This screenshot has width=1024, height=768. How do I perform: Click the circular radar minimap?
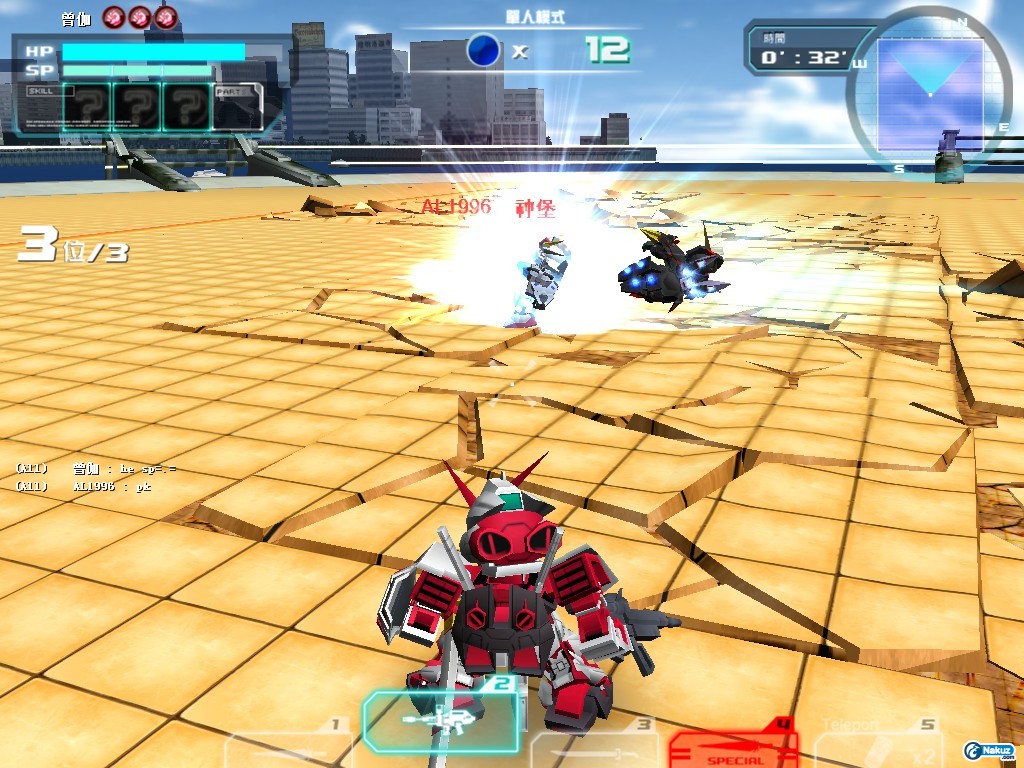click(929, 92)
